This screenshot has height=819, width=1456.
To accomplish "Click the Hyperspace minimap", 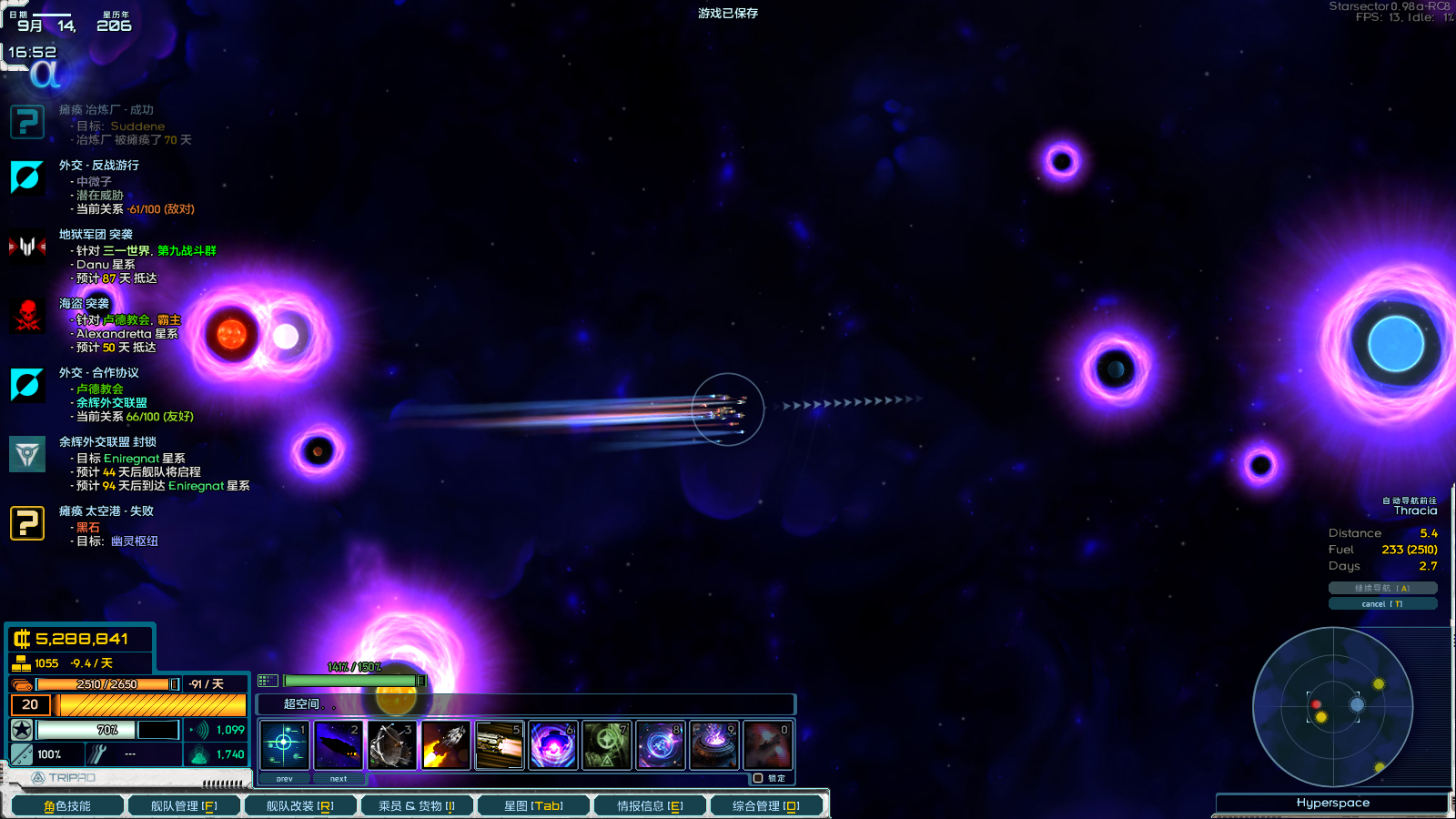I will click(x=1334, y=708).
